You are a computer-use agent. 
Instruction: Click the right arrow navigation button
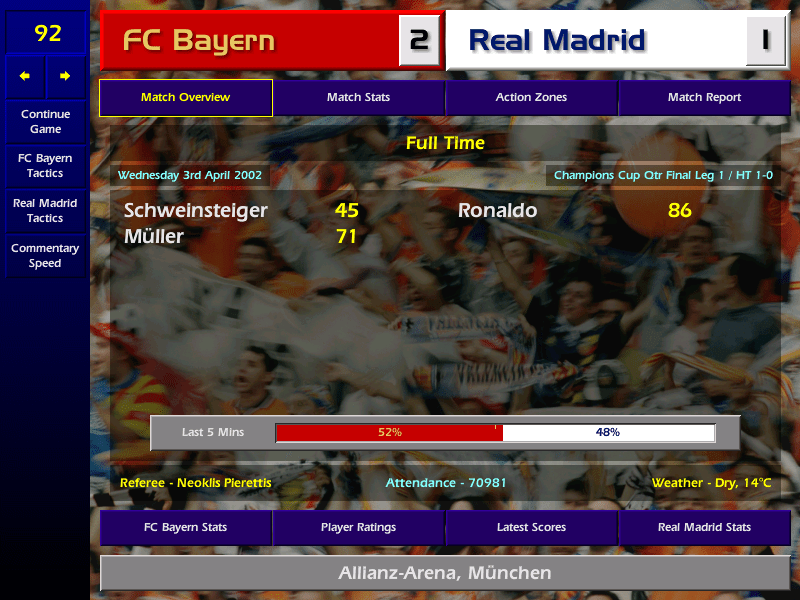tap(65, 76)
